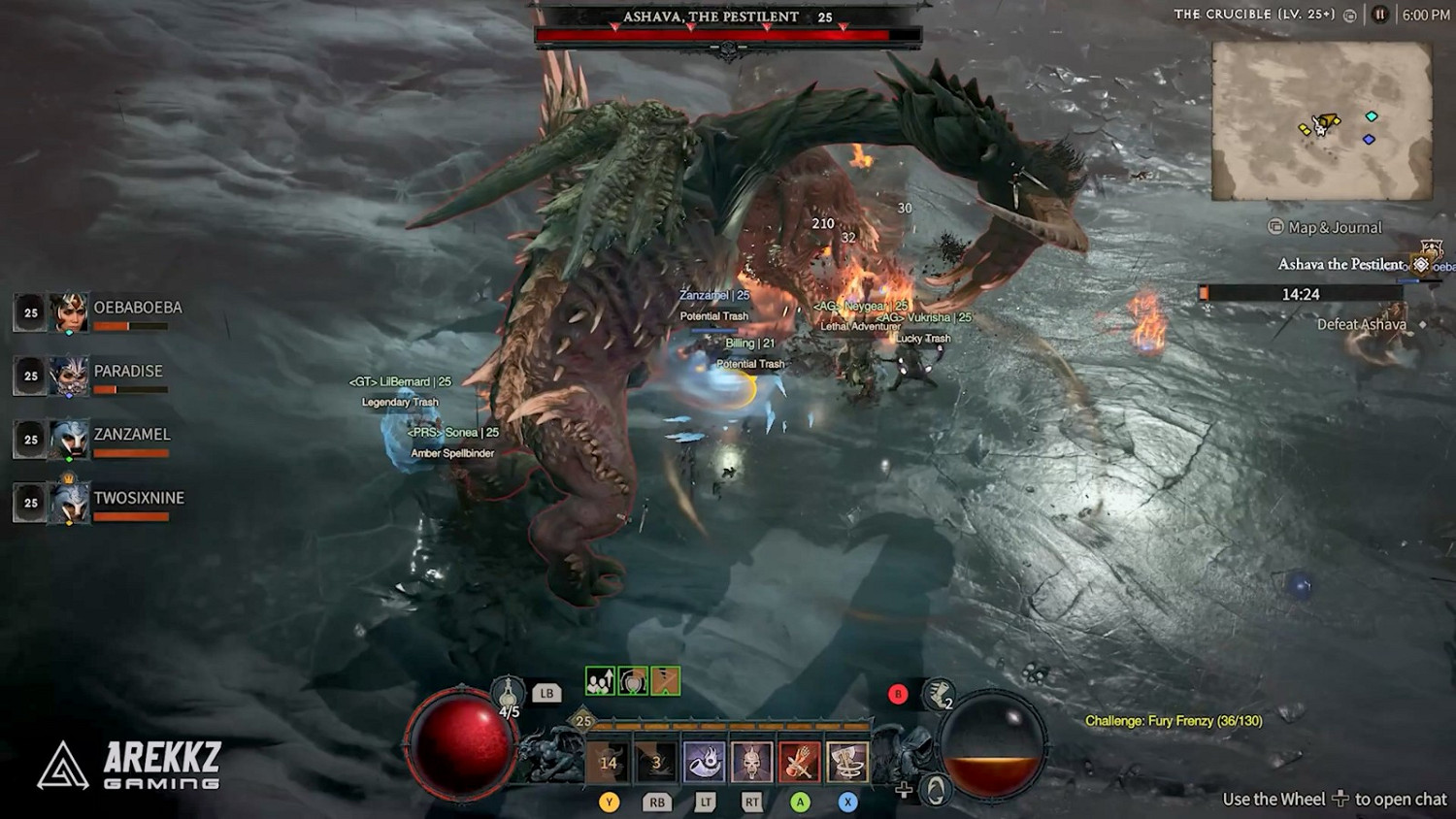Click the event timer bar showing 14:24
Image resolution: width=1456 pixels, height=819 pixels.
1301,293
